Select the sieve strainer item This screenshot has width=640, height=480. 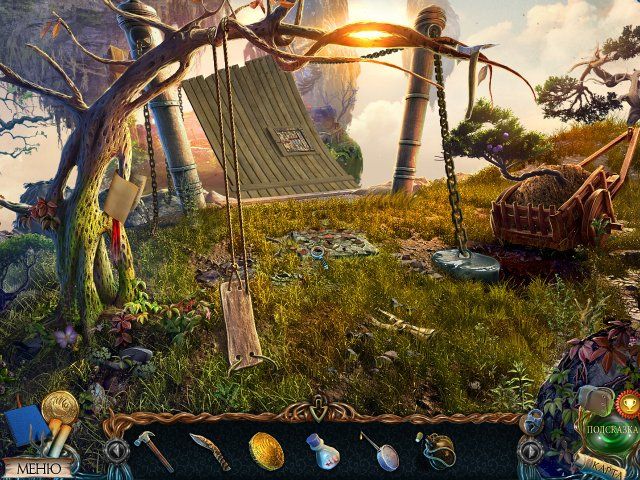(x=379, y=451)
